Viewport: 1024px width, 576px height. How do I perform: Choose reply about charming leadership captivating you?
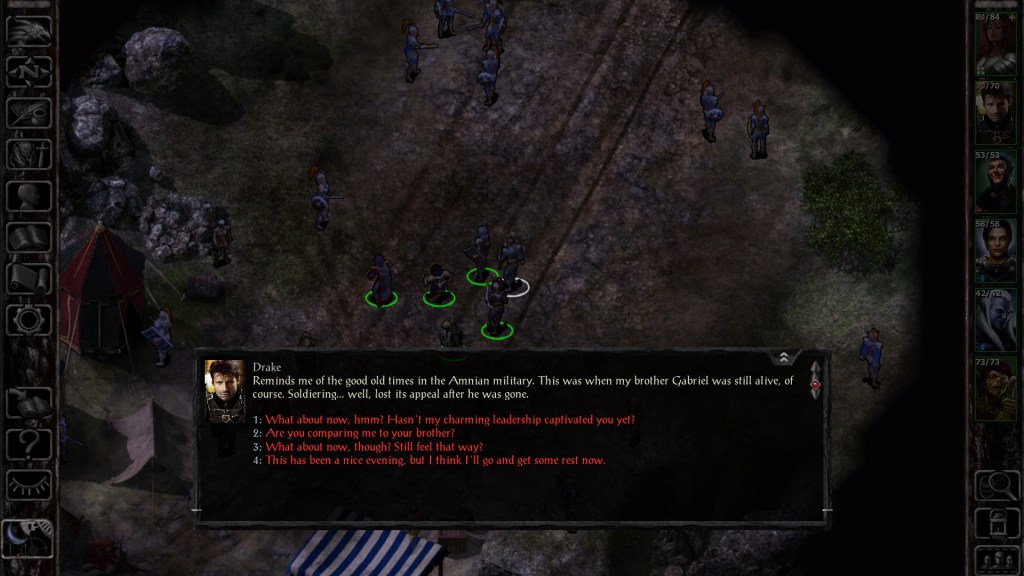click(450, 419)
